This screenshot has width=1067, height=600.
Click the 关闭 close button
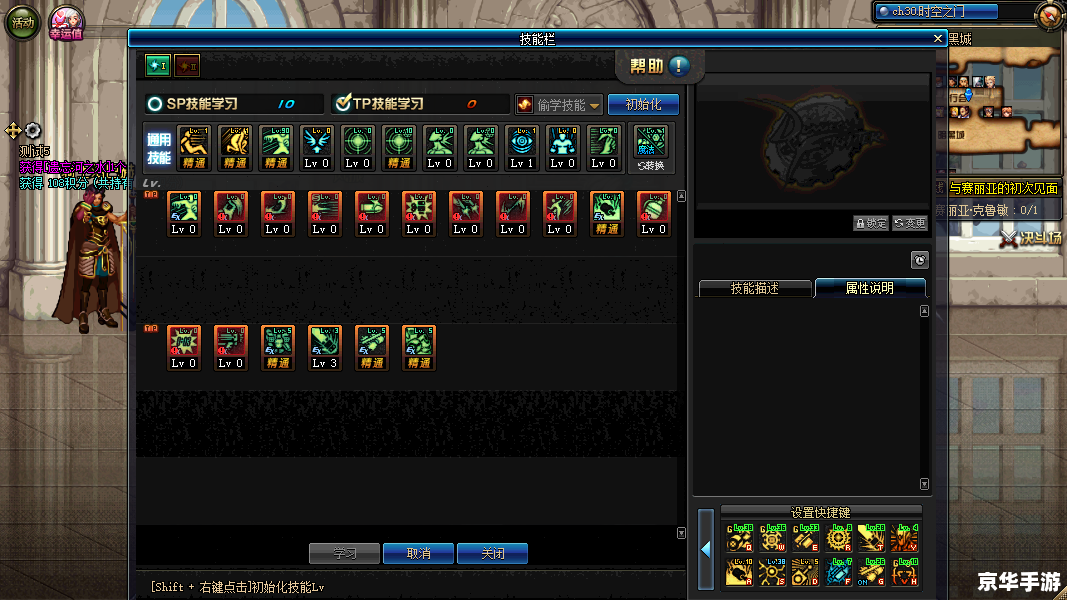tap(492, 553)
